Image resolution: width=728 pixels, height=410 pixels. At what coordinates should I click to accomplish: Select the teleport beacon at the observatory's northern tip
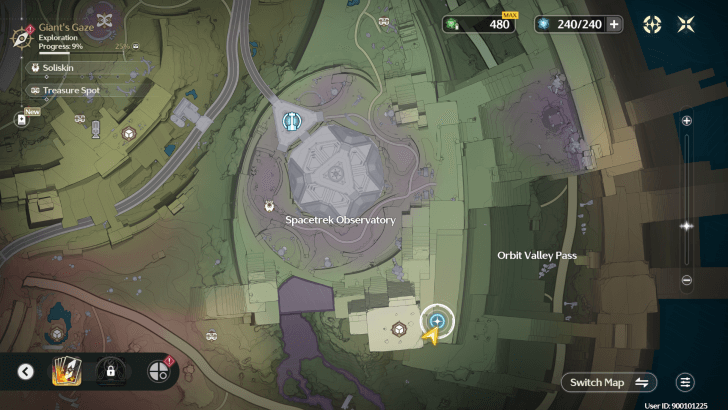[292, 122]
